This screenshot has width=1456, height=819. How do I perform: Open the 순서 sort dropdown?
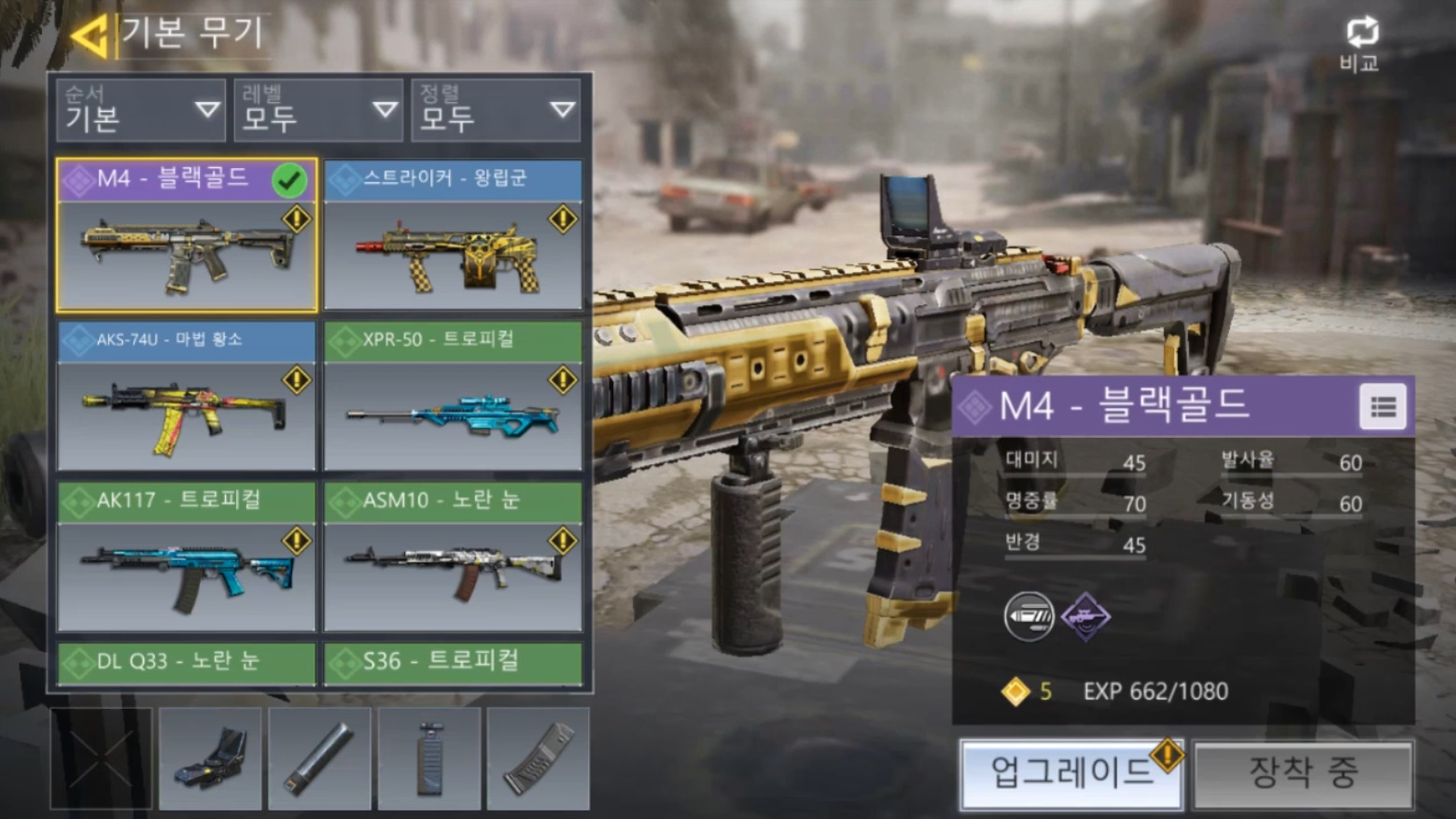pos(140,110)
